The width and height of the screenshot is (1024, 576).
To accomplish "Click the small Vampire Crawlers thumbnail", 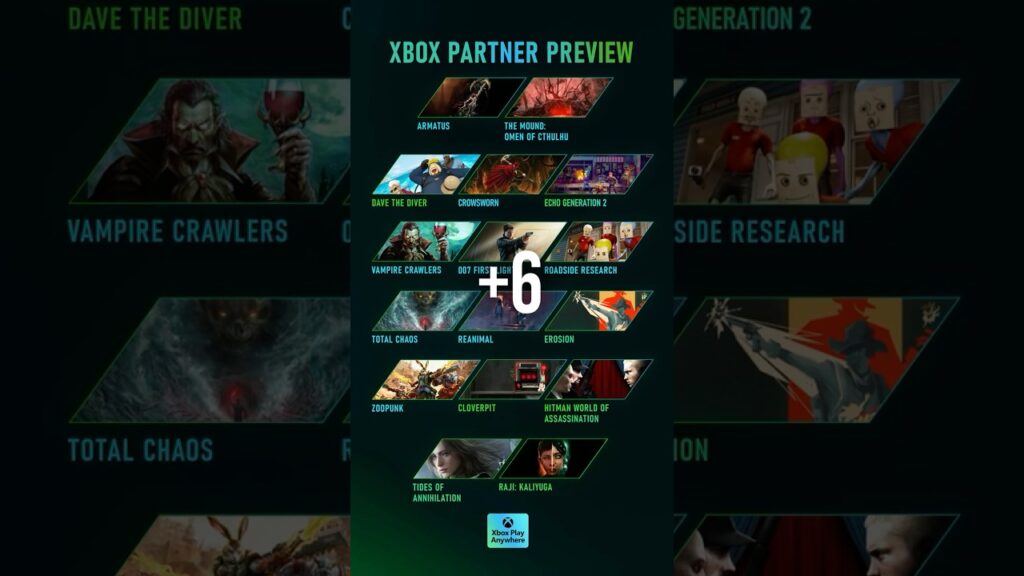I will coord(425,242).
